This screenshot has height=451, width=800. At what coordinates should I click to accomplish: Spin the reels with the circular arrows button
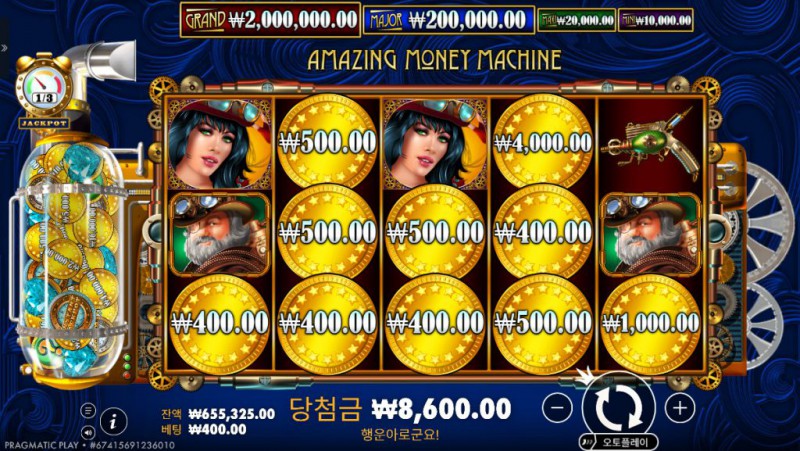pyautogui.click(x=618, y=406)
